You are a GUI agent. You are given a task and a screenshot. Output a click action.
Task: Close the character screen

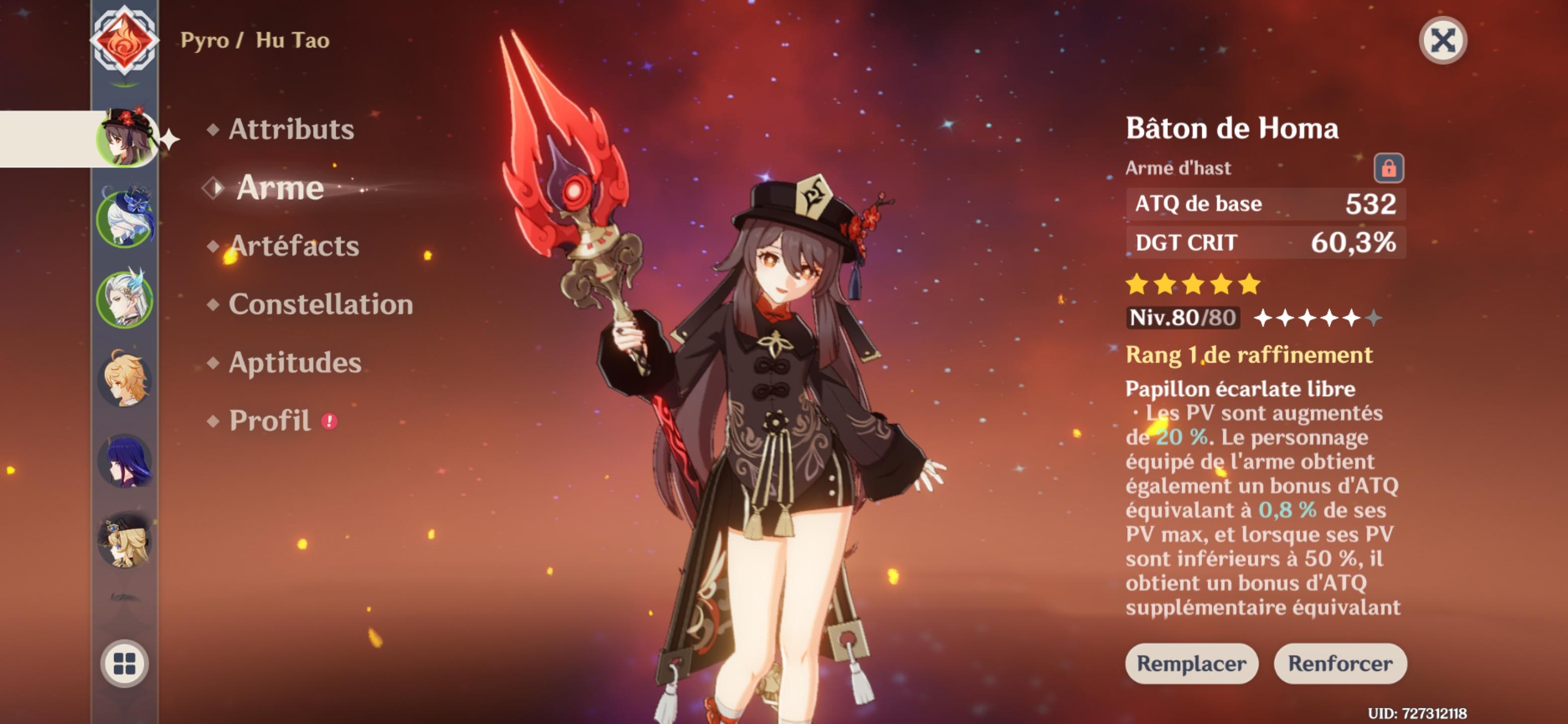pyautogui.click(x=1442, y=41)
